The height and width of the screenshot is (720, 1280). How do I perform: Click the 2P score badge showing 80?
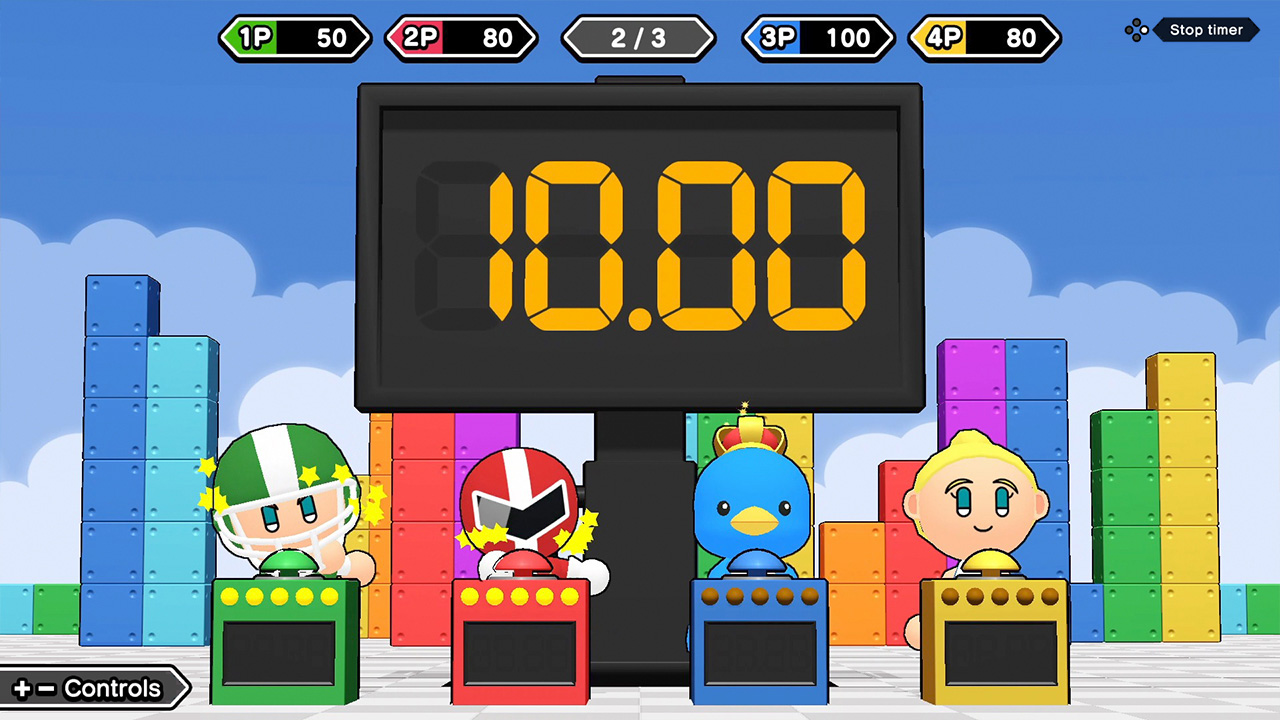point(461,38)
